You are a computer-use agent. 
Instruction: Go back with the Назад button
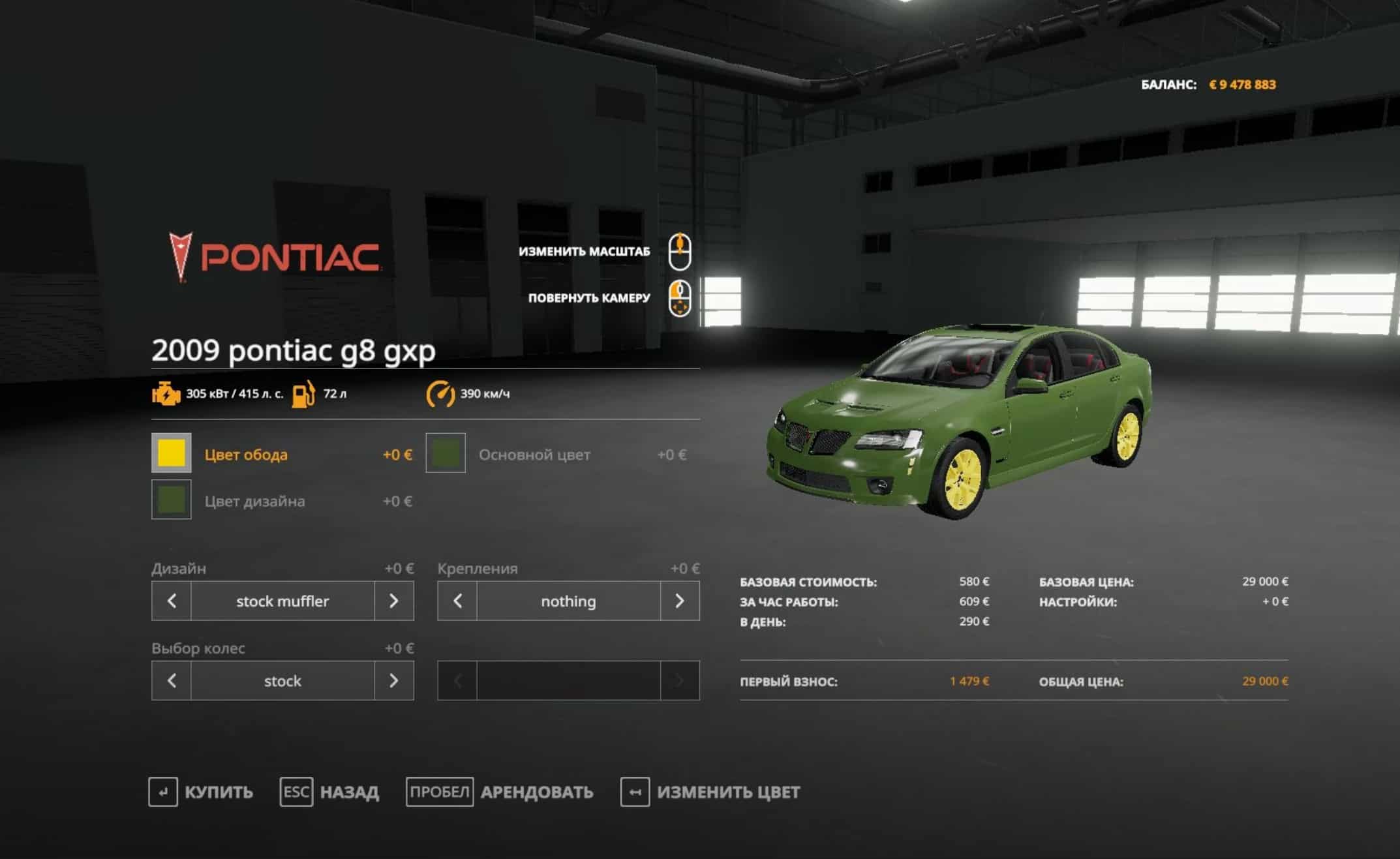pos(329,792)
